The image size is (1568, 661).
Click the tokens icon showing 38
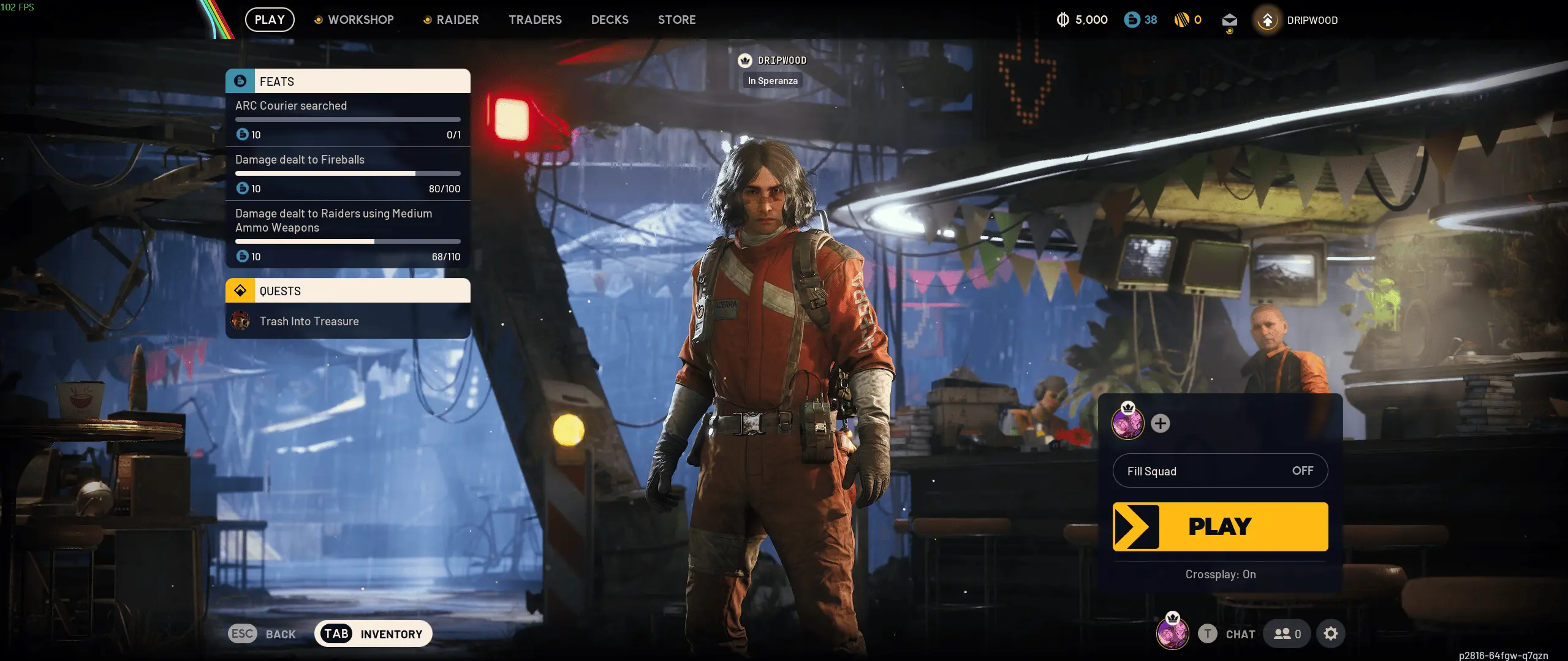1131,20
